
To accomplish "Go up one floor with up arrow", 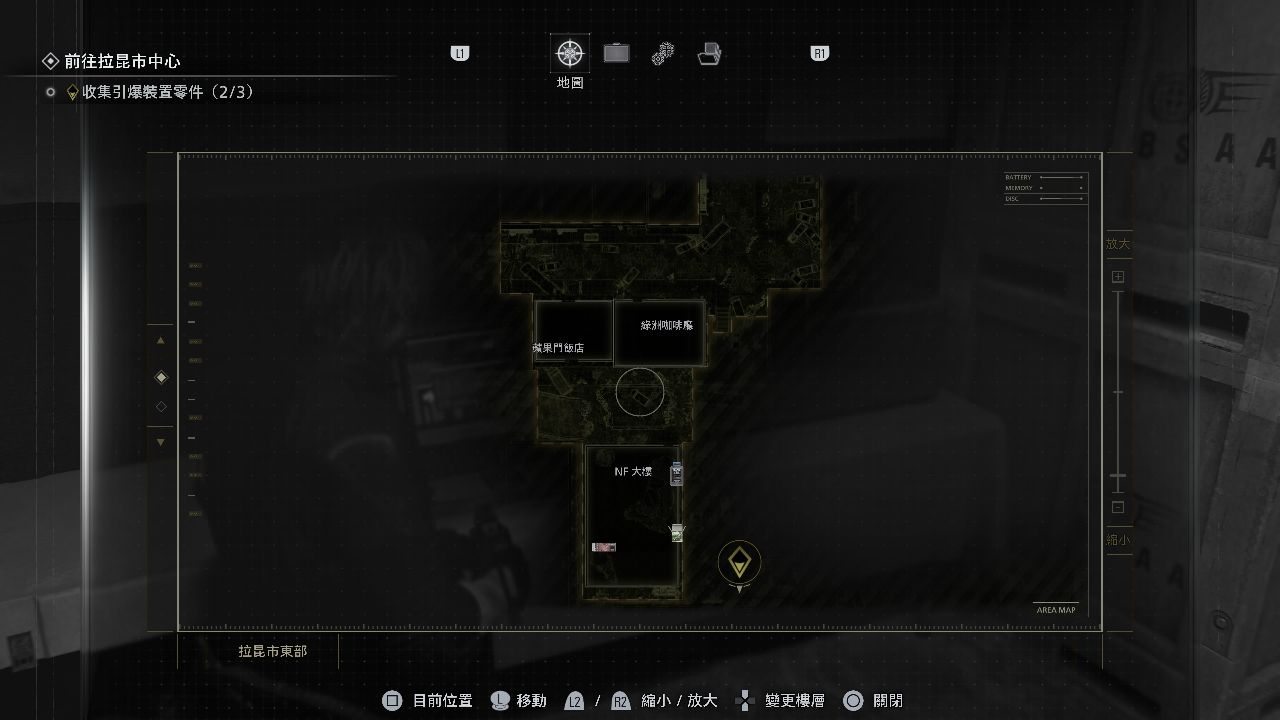I will click(x=161, y=341).
